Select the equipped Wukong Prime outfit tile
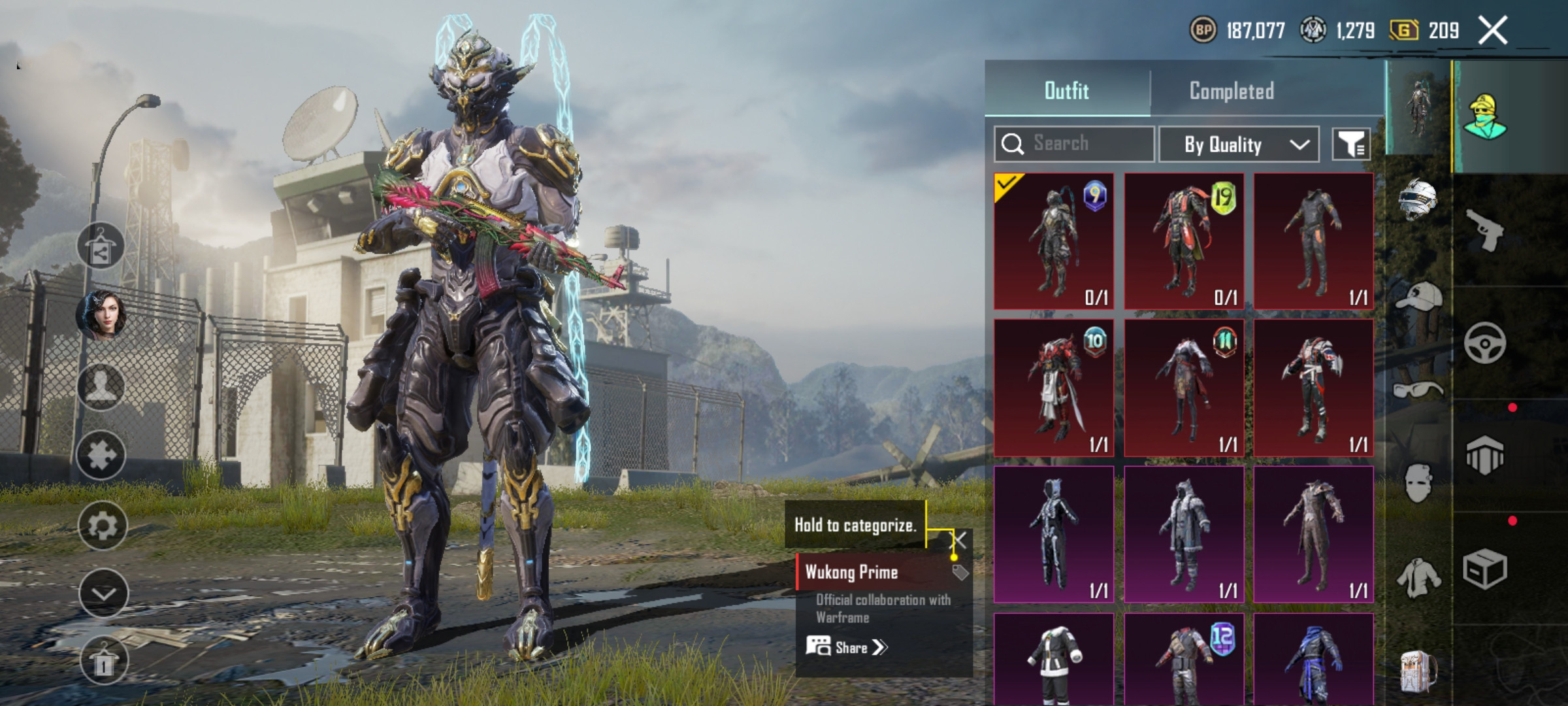Screen dimensions: 1568x706 coord(1053,241)
